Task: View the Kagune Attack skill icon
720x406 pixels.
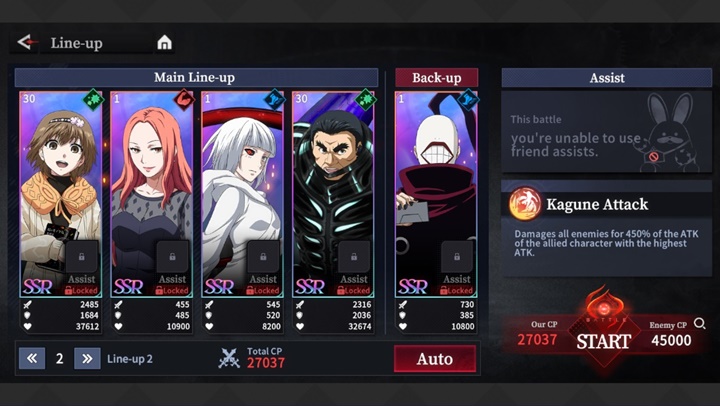Action: pyautogui.click(x=525, y=205)
